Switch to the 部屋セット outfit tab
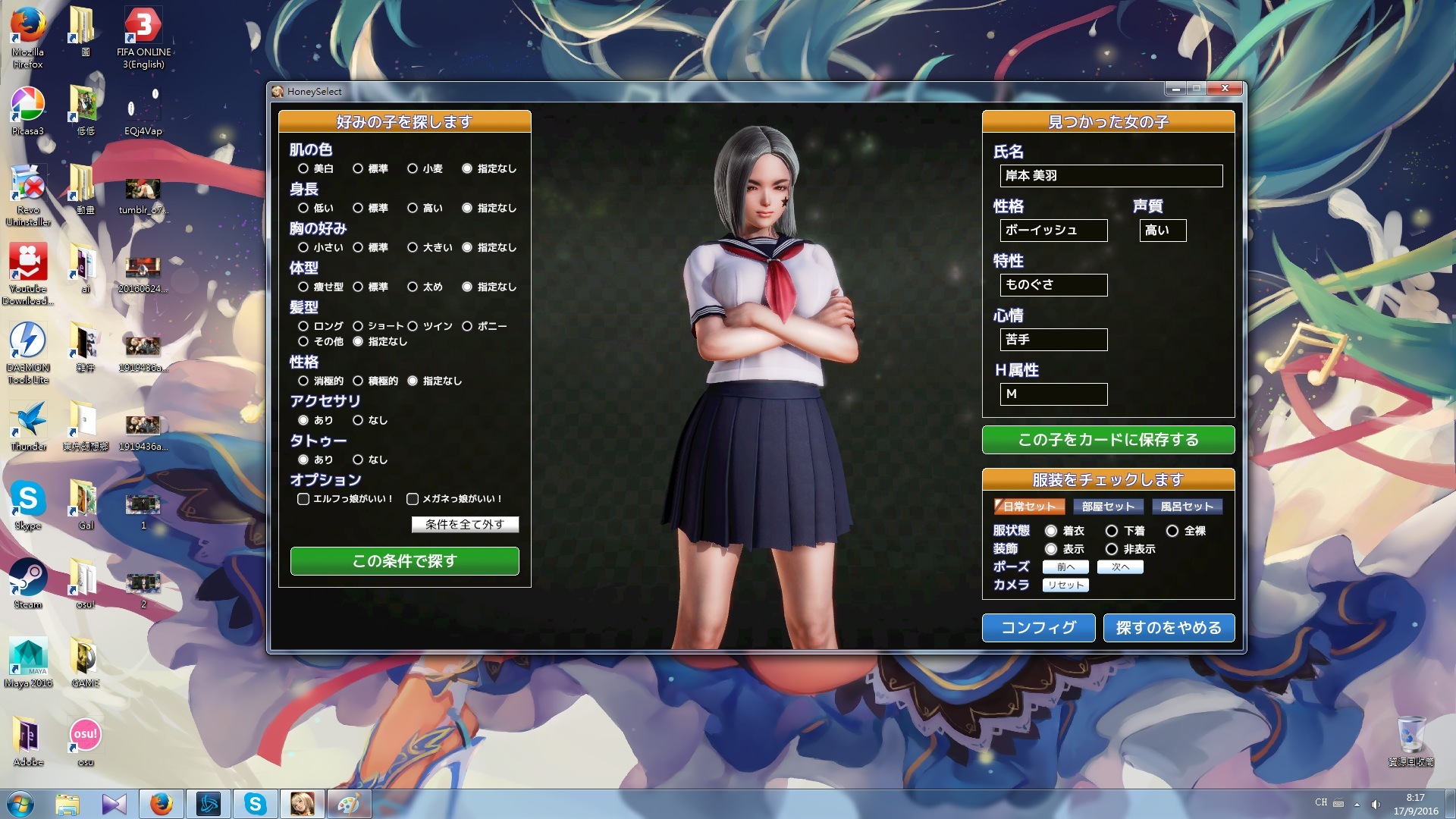Viewport: 1456px width, 819px height. click(1108, 507)
